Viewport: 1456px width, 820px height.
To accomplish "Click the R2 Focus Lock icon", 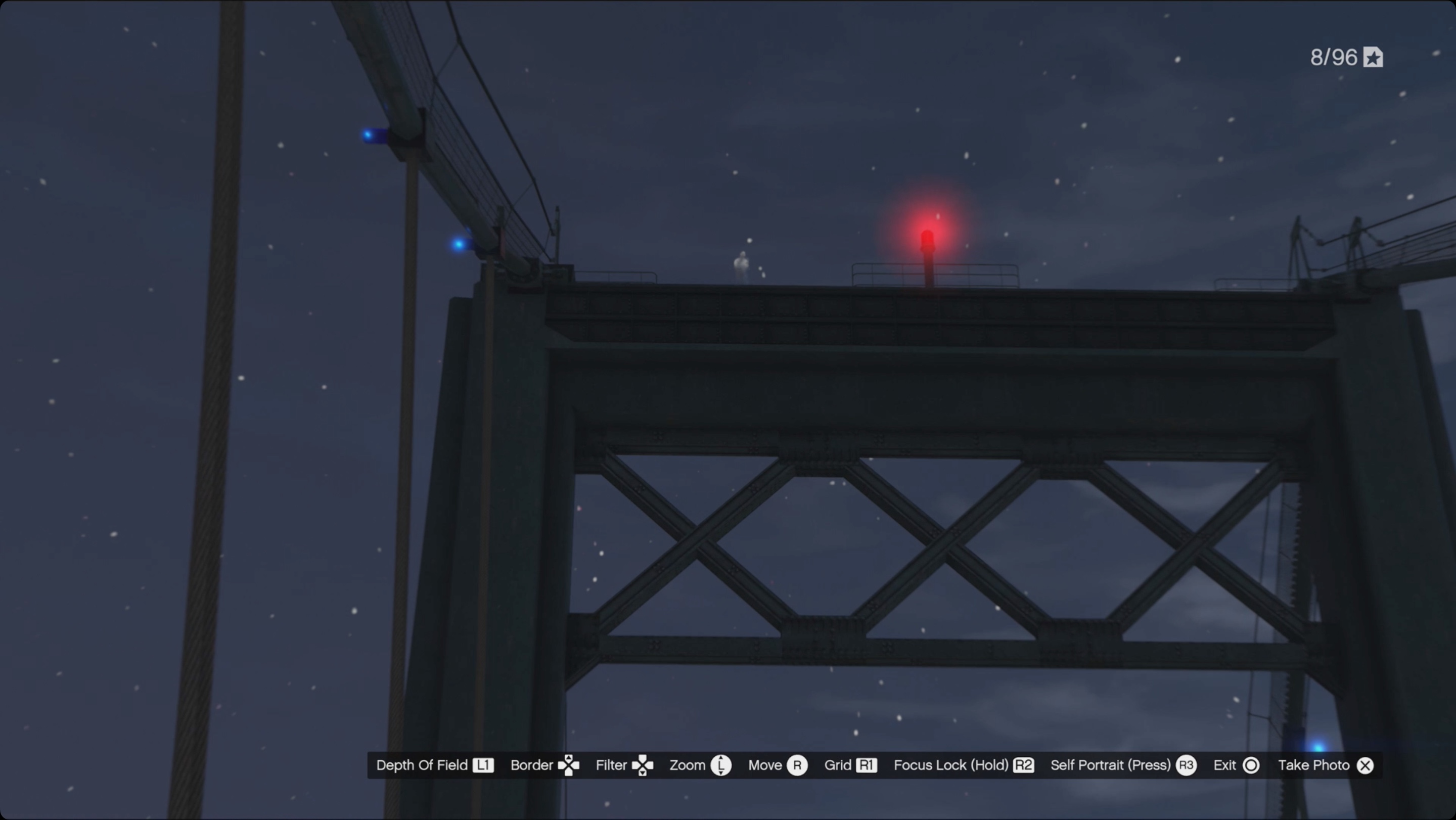I will 1024,765.
